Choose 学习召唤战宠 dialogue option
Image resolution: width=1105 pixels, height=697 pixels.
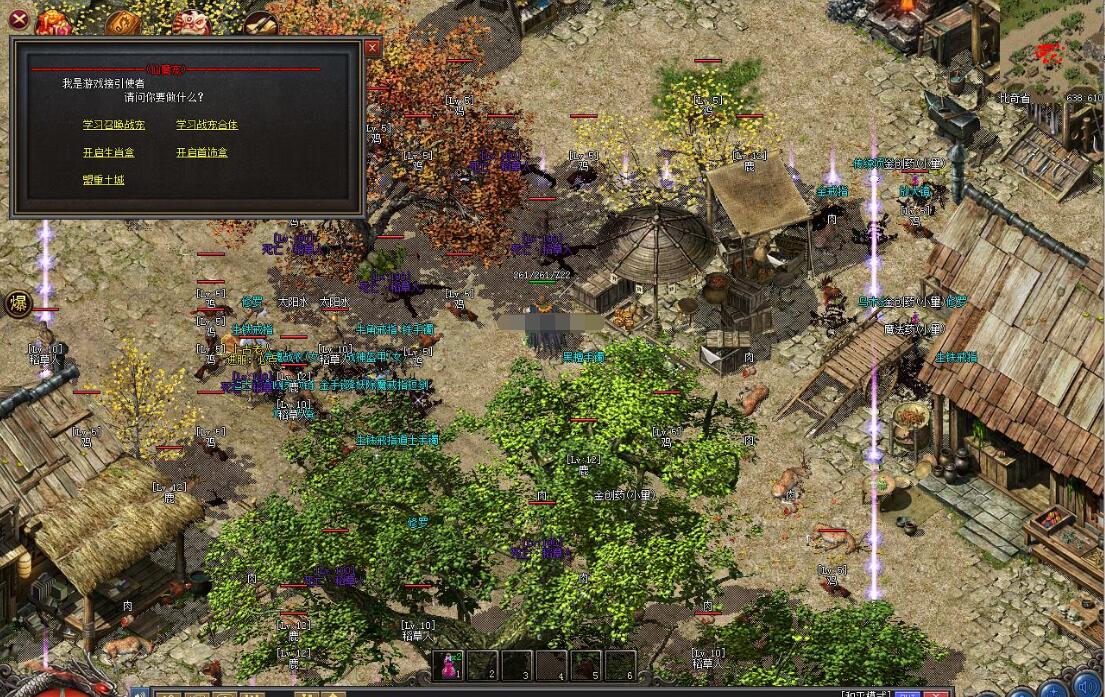tap(114, 125)
